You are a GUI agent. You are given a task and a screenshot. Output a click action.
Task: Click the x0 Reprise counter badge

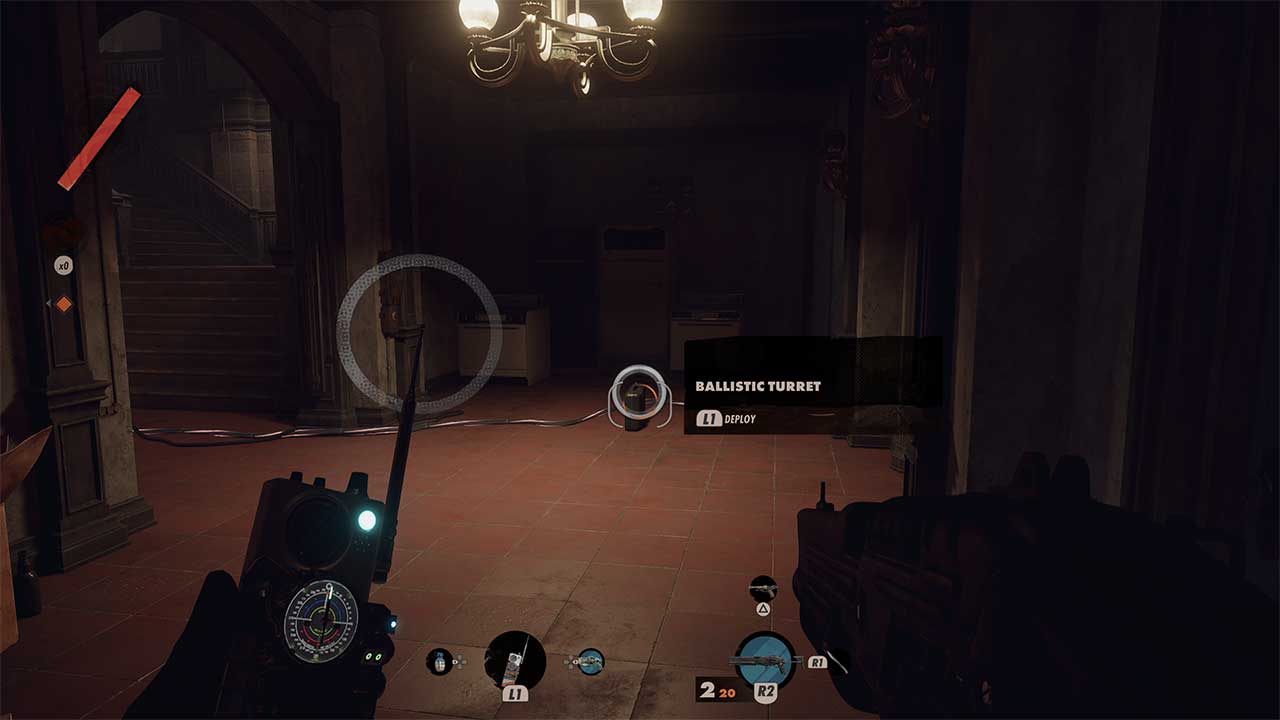click(x=63, y=265)
